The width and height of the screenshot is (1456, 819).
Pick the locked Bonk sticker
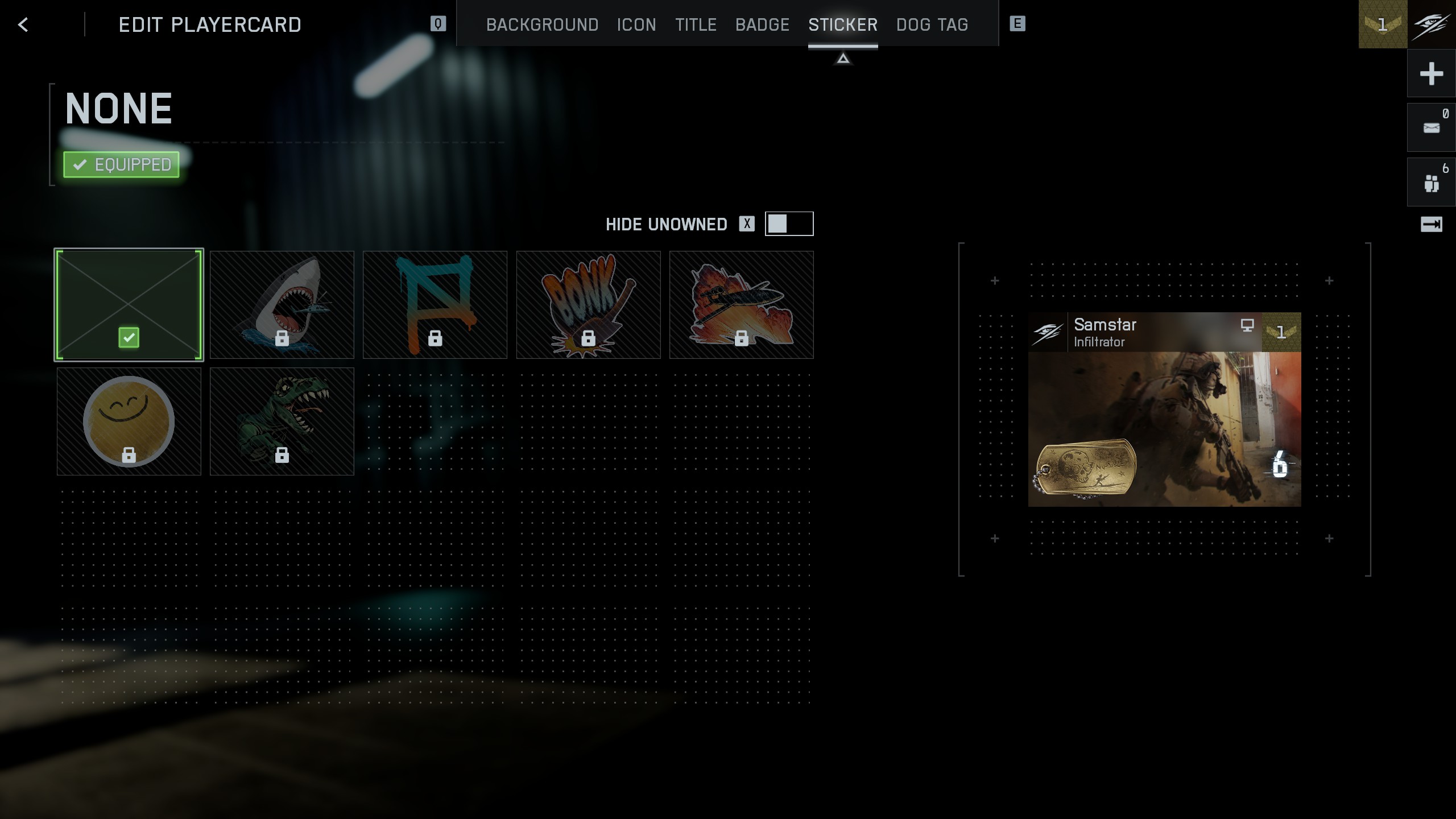pyautogui.click(x=589, y=305)
